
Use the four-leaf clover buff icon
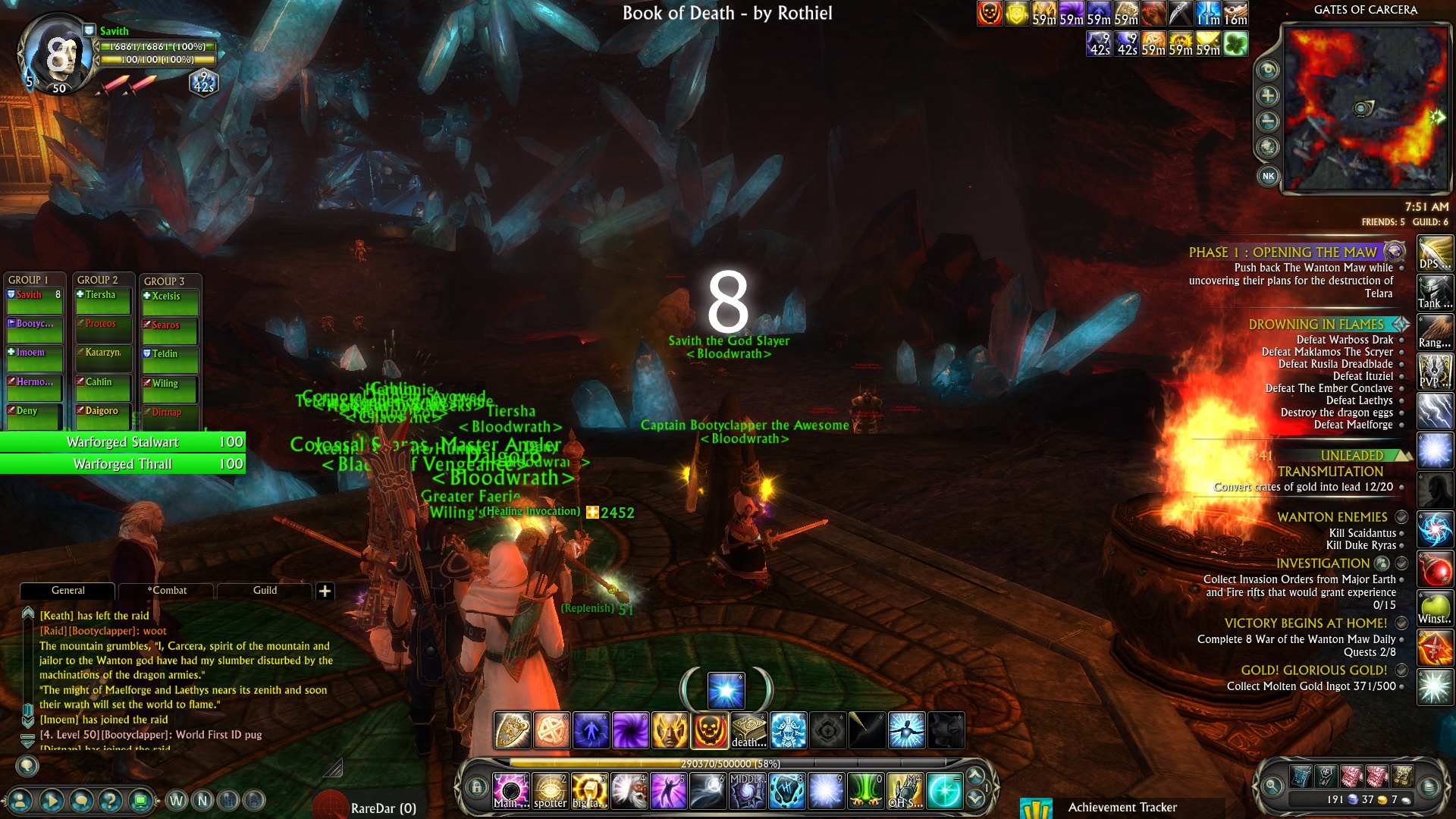pos(1235,44)
